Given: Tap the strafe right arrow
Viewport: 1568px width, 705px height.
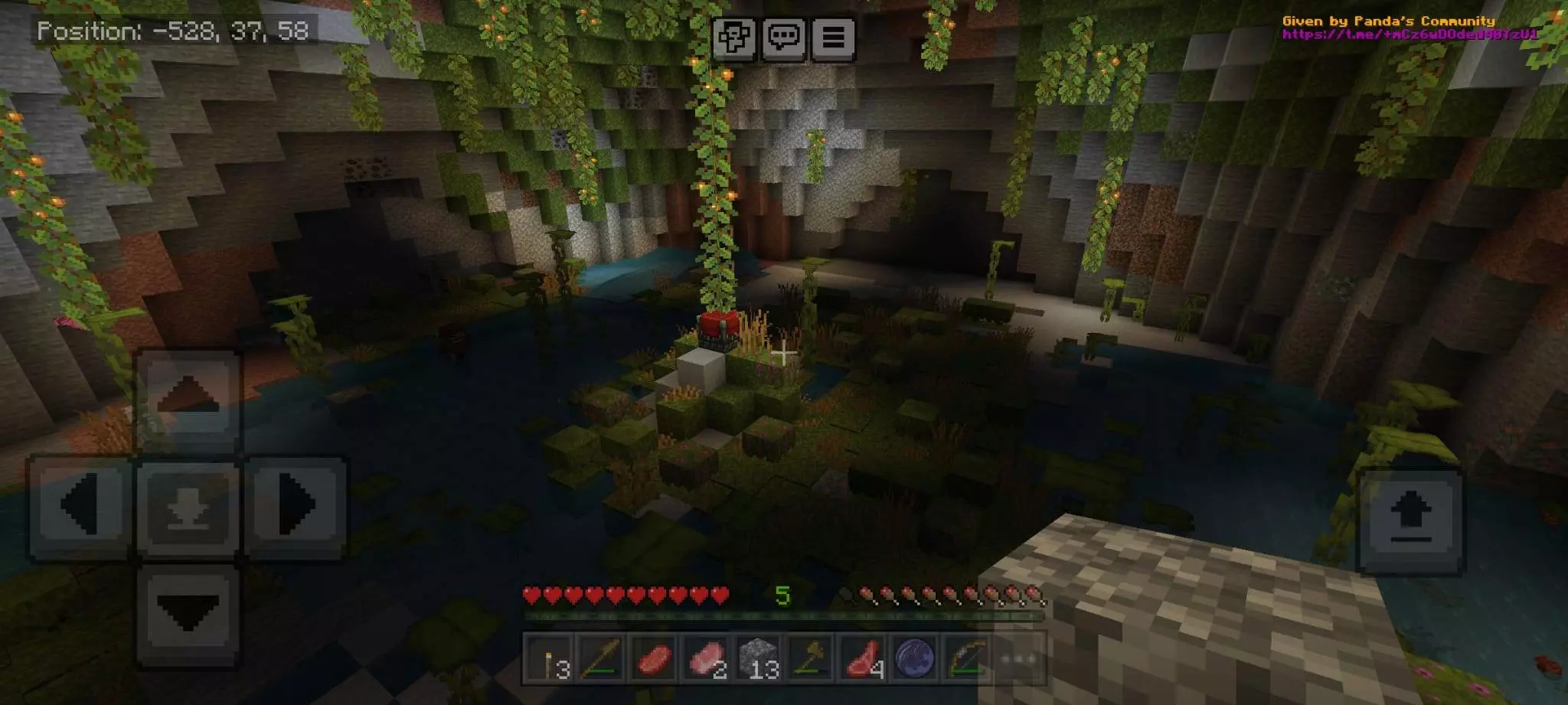Looking at the screenshot, I should (295, 504).
